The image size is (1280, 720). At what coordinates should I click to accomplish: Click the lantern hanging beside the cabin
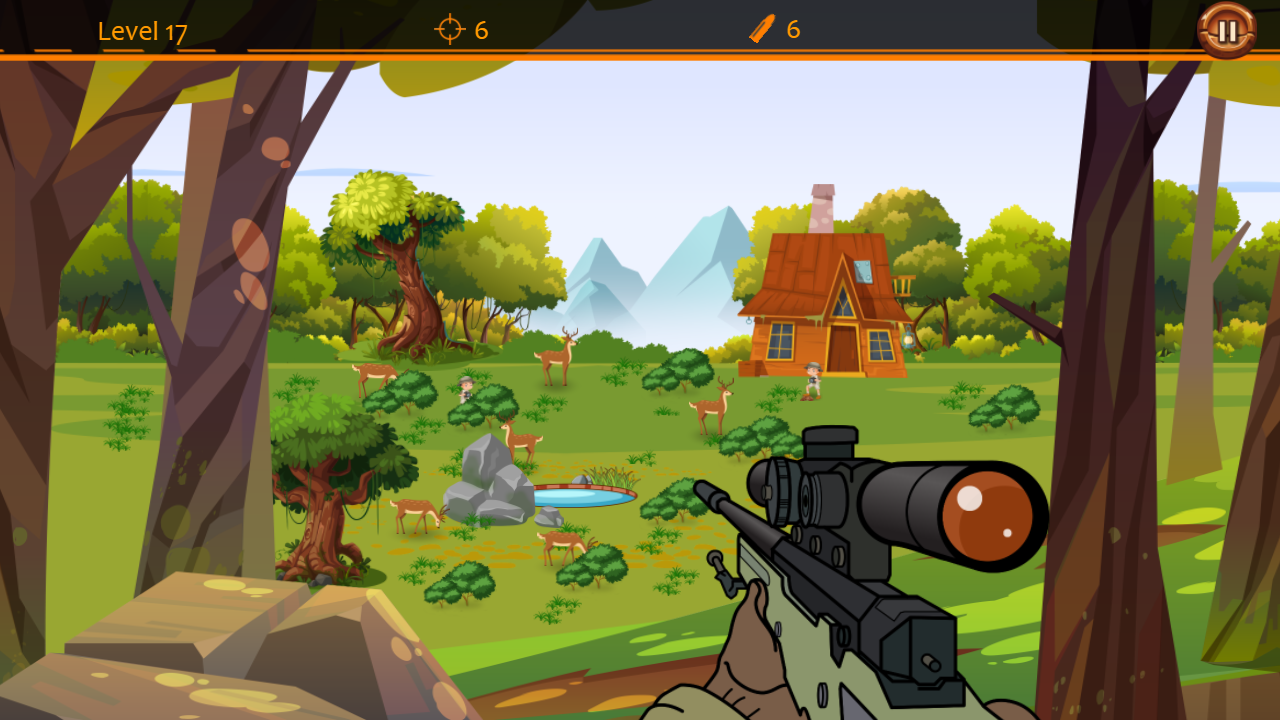(x=909, y=337)
